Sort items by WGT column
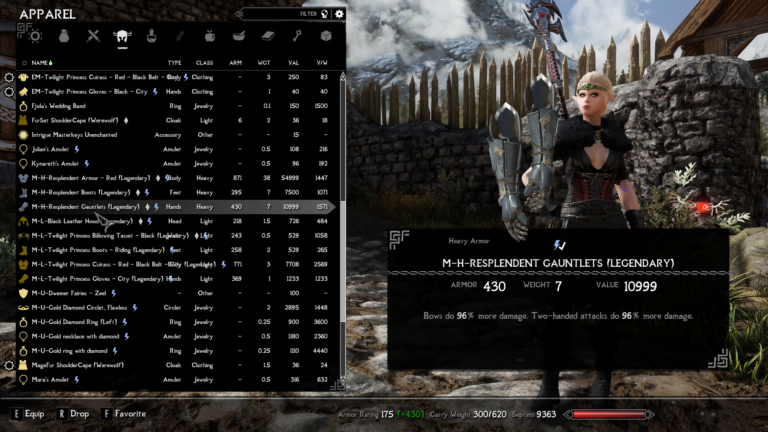Image resolution: width=768 pixels, height=432 pixels. [265, 62]
